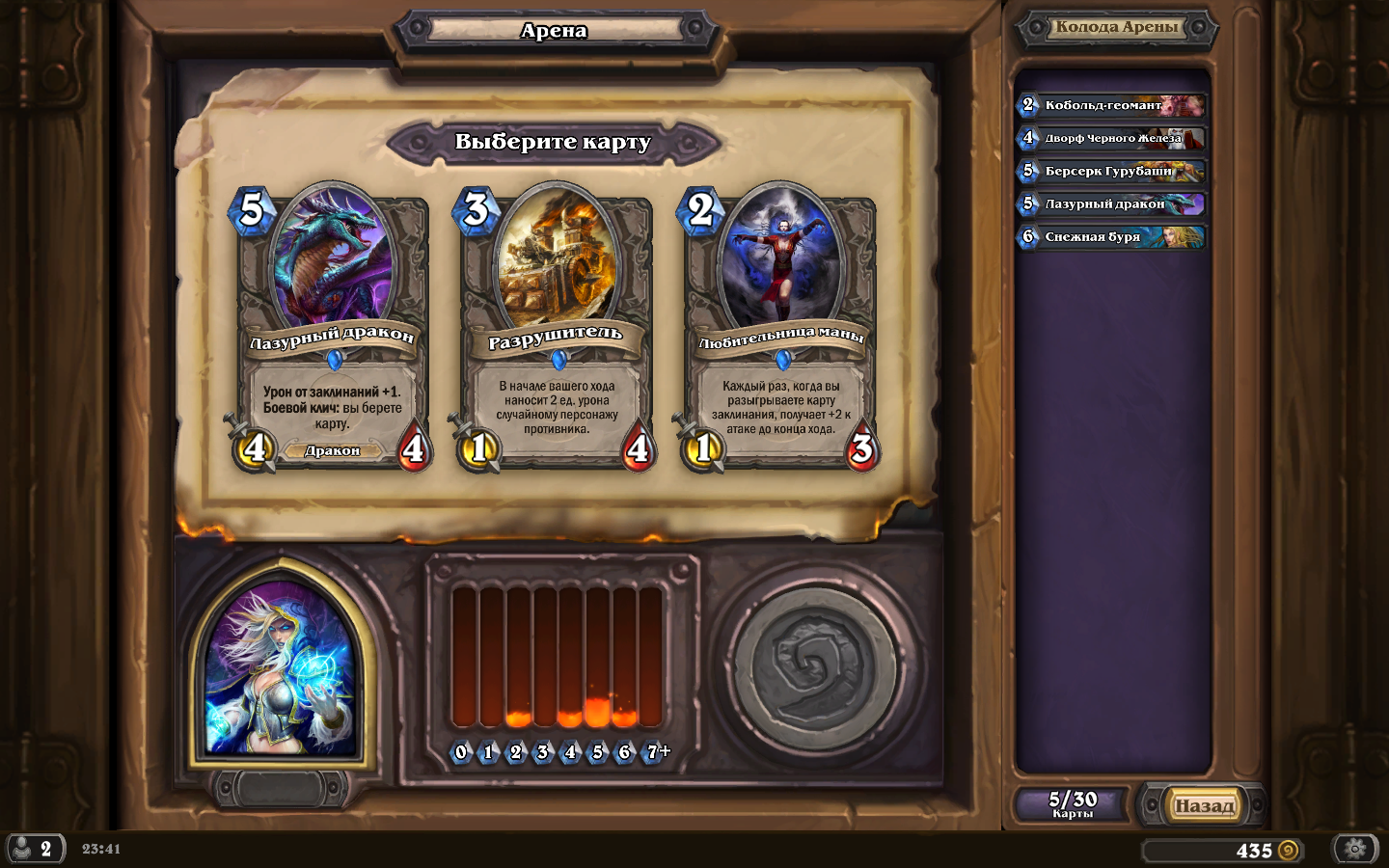Pick the Разрушитель card

pos(556,328)
